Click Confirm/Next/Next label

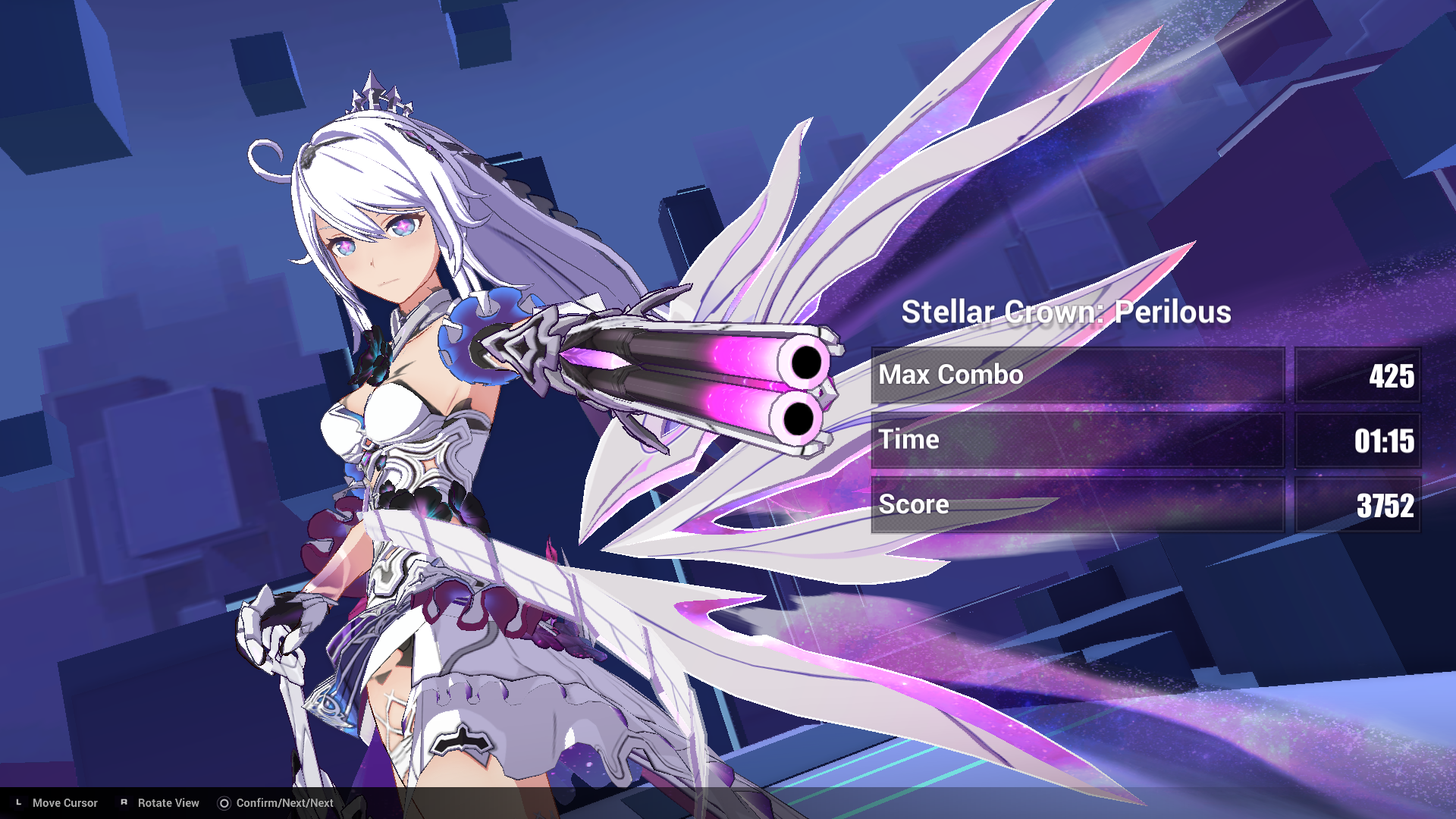(284, 802)
